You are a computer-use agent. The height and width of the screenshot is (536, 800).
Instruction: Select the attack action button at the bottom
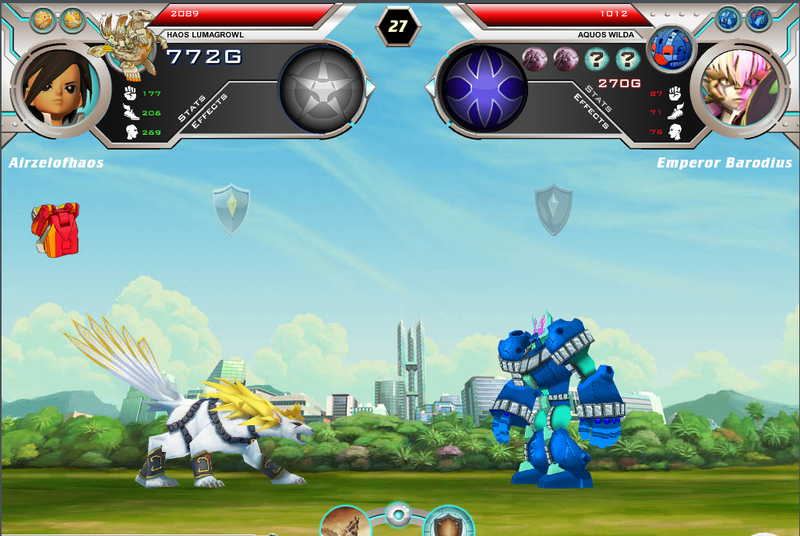pyautogui.click(x=346, y=523)
